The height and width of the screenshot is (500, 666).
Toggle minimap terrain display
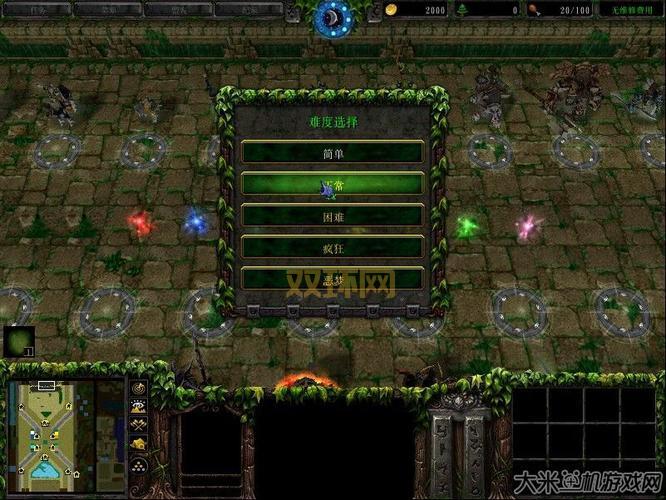(x=139, y=407)
